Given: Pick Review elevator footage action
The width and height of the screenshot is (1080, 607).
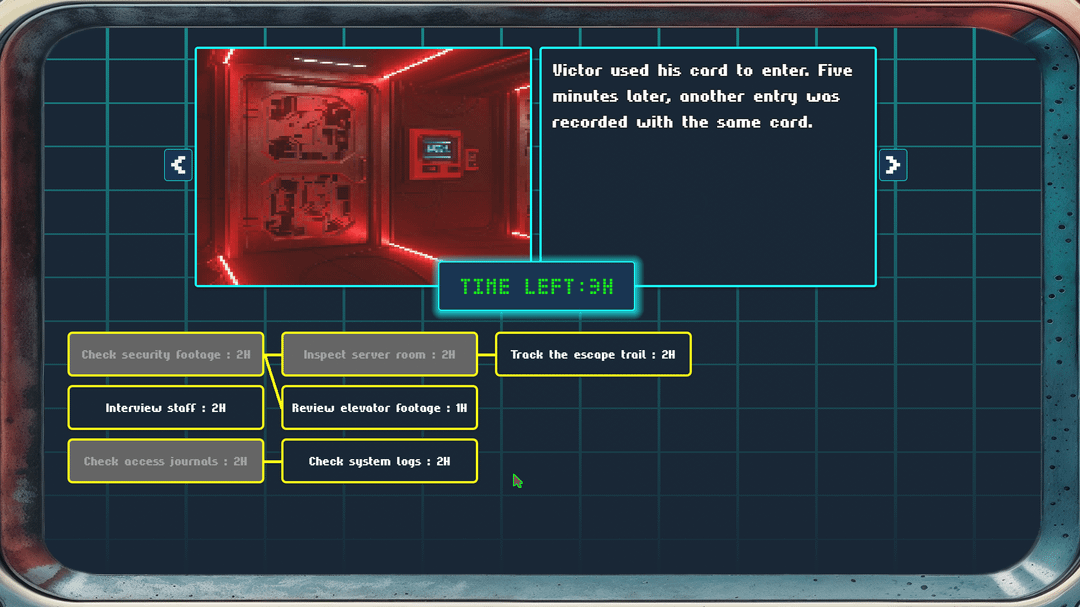Looking at the screenshot, I should pos(379,408).
